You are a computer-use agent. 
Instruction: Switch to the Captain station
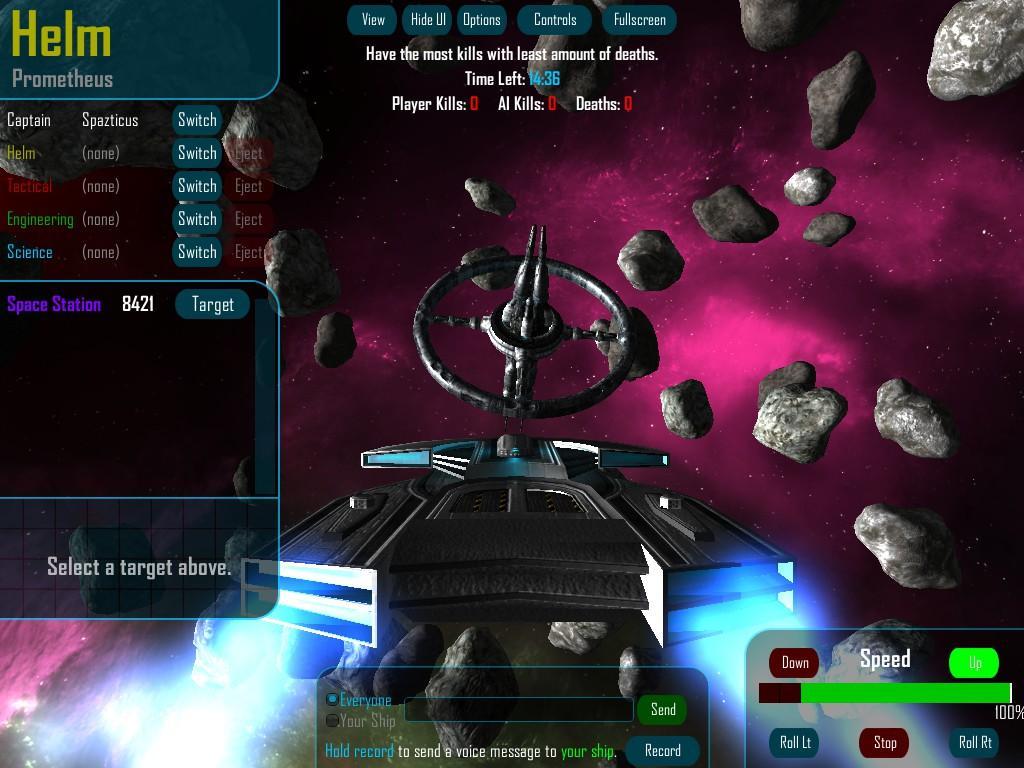197,120
